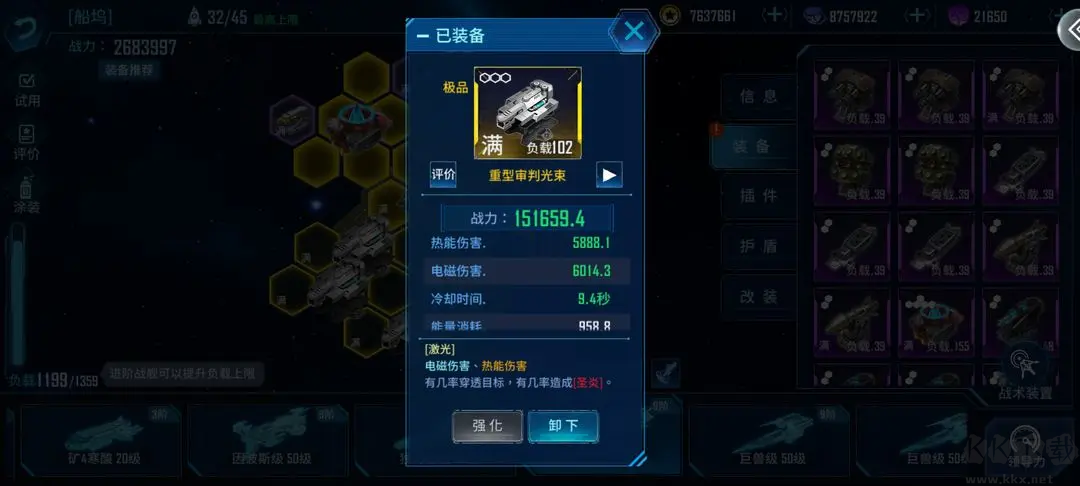Unequip with the 卸下 button

pos(563,425)
